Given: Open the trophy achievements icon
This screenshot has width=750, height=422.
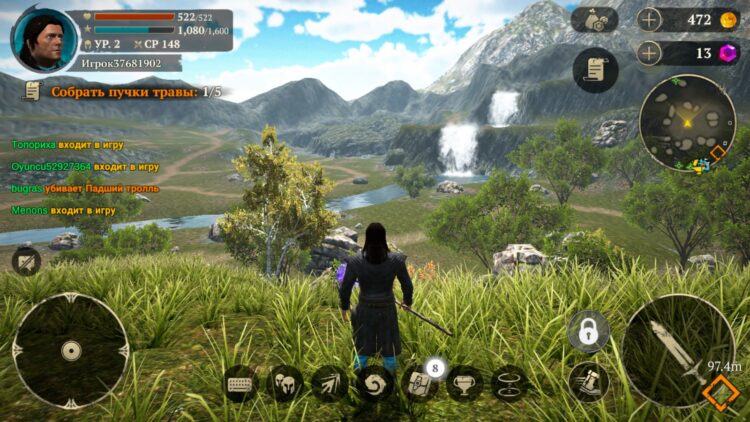Looking at the screenshot, I should (464, 383).
